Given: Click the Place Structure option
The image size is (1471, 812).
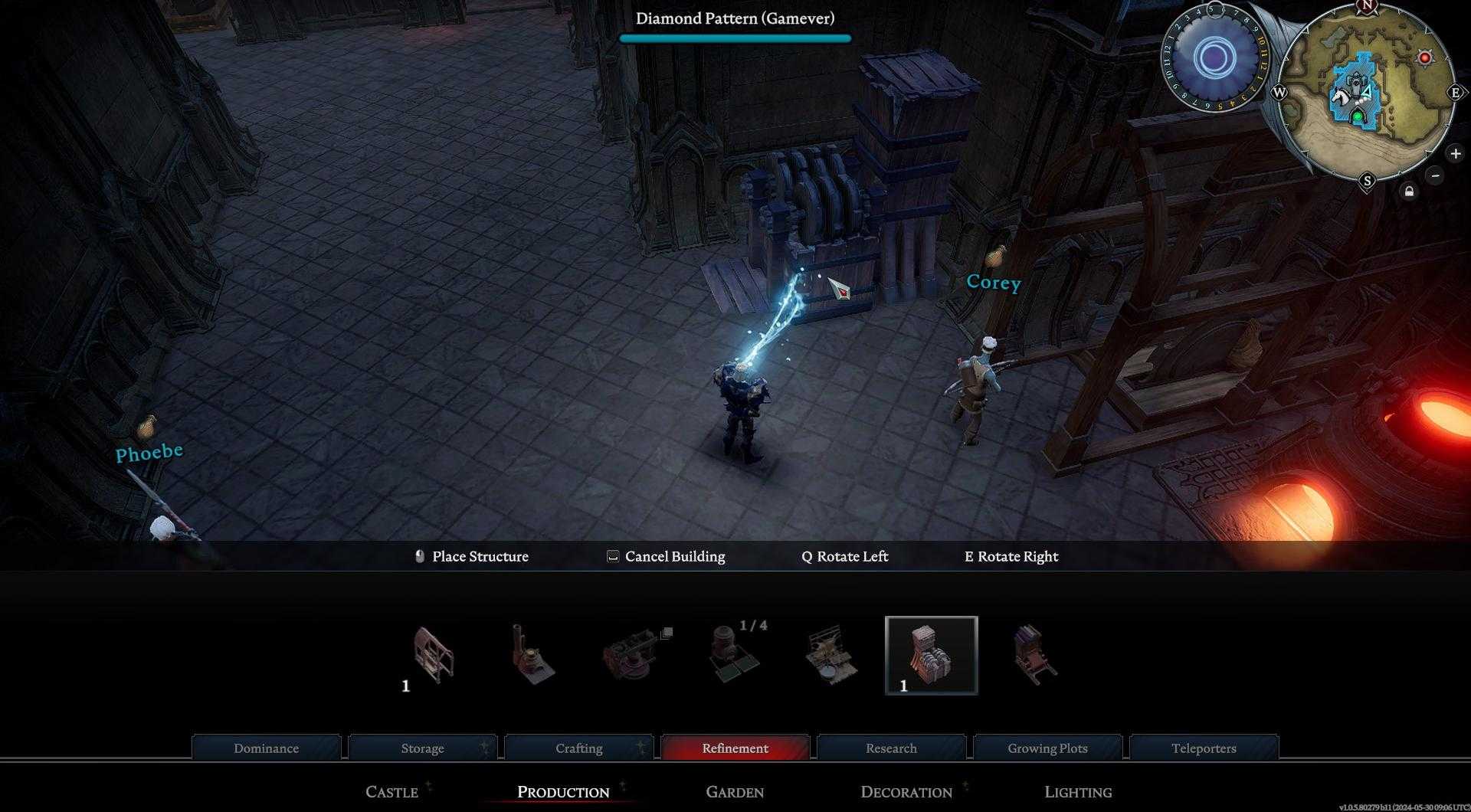Looking at the screenshot, I should pyautogui.click(x=480, y=557).
